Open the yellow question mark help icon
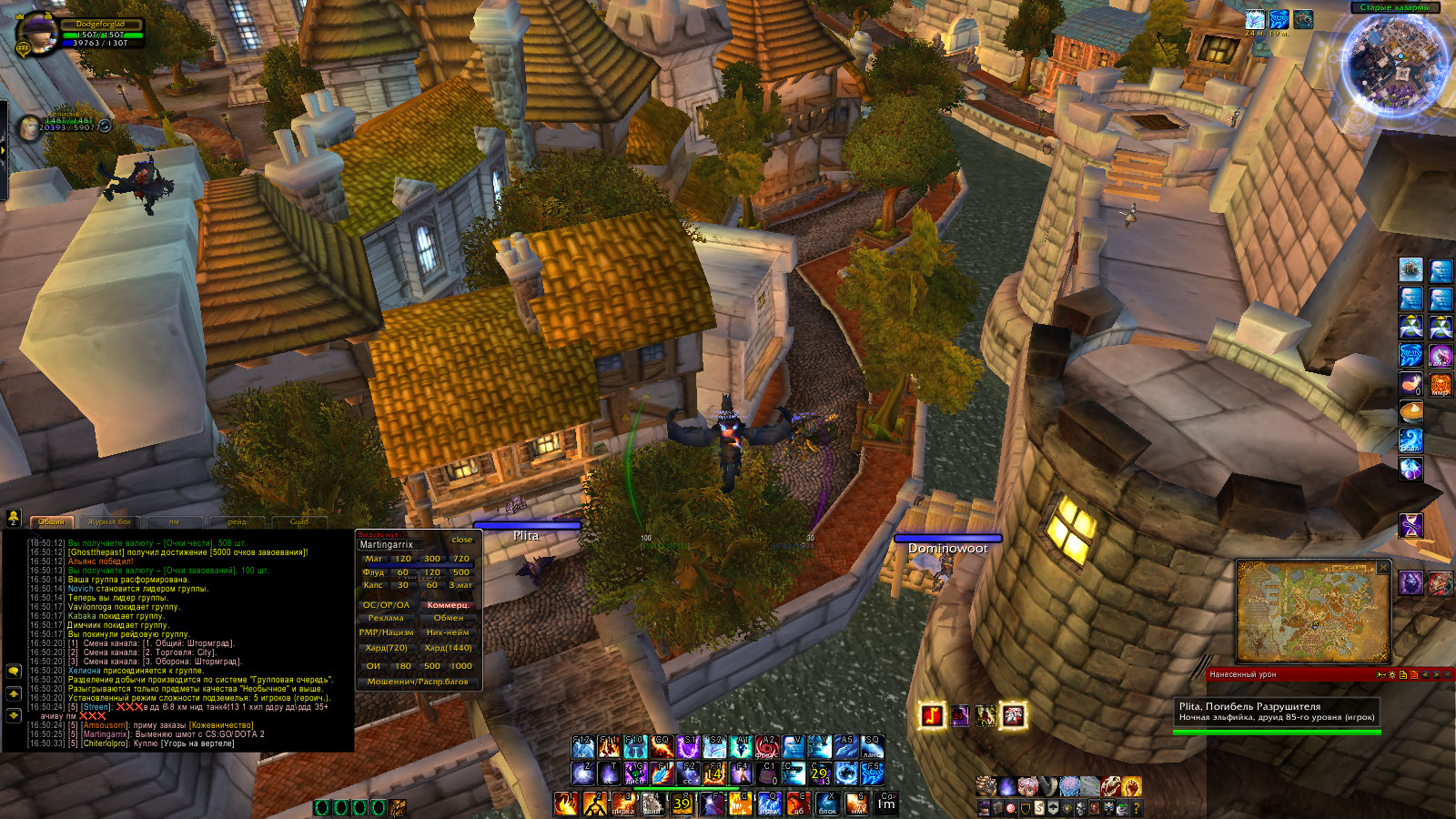This screenshot has height=819, width=1456. pos(1136,807)
